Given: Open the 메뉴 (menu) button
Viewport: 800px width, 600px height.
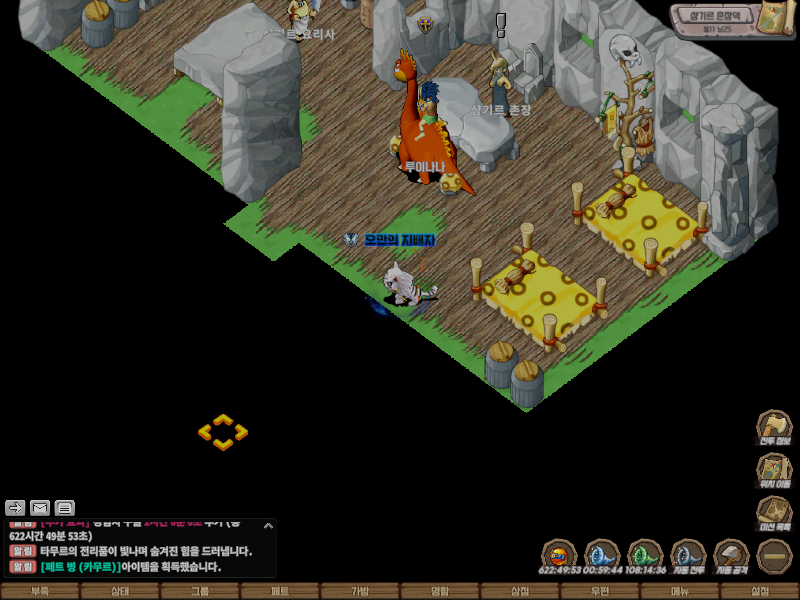Looking at the screenshot, I should [680, 591].
